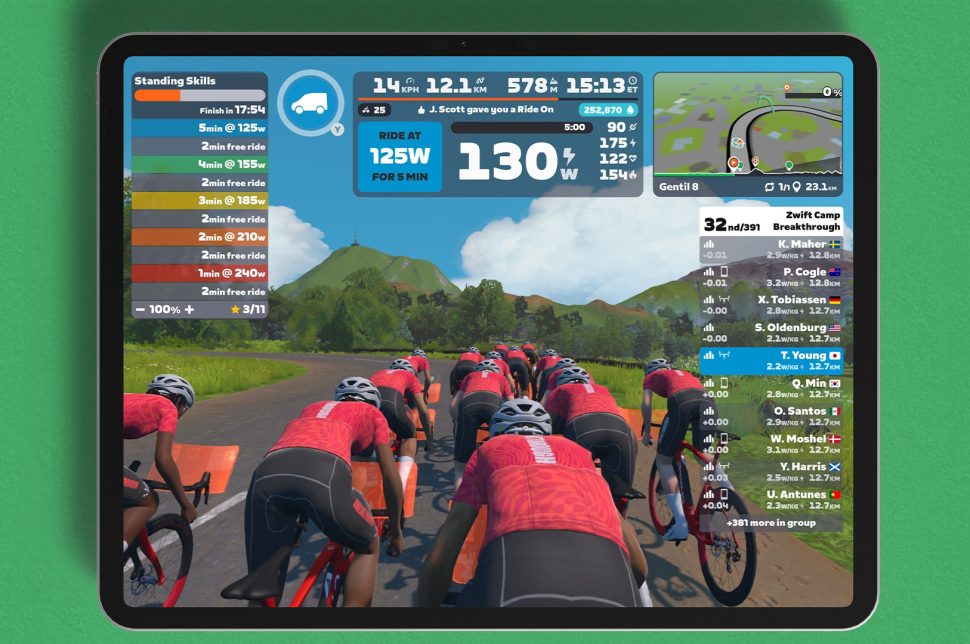The image size is (970, 644).
Task: Choose W. Moshel from the rider list
Action: 771,444
